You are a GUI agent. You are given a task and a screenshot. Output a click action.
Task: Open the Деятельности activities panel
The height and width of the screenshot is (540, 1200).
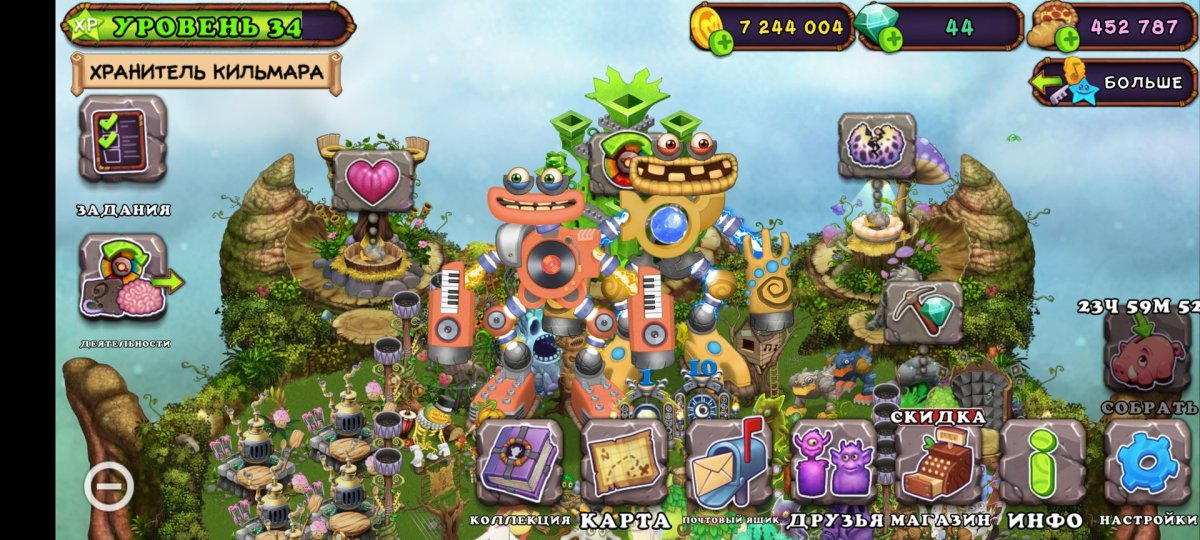(x=123, y=277)
